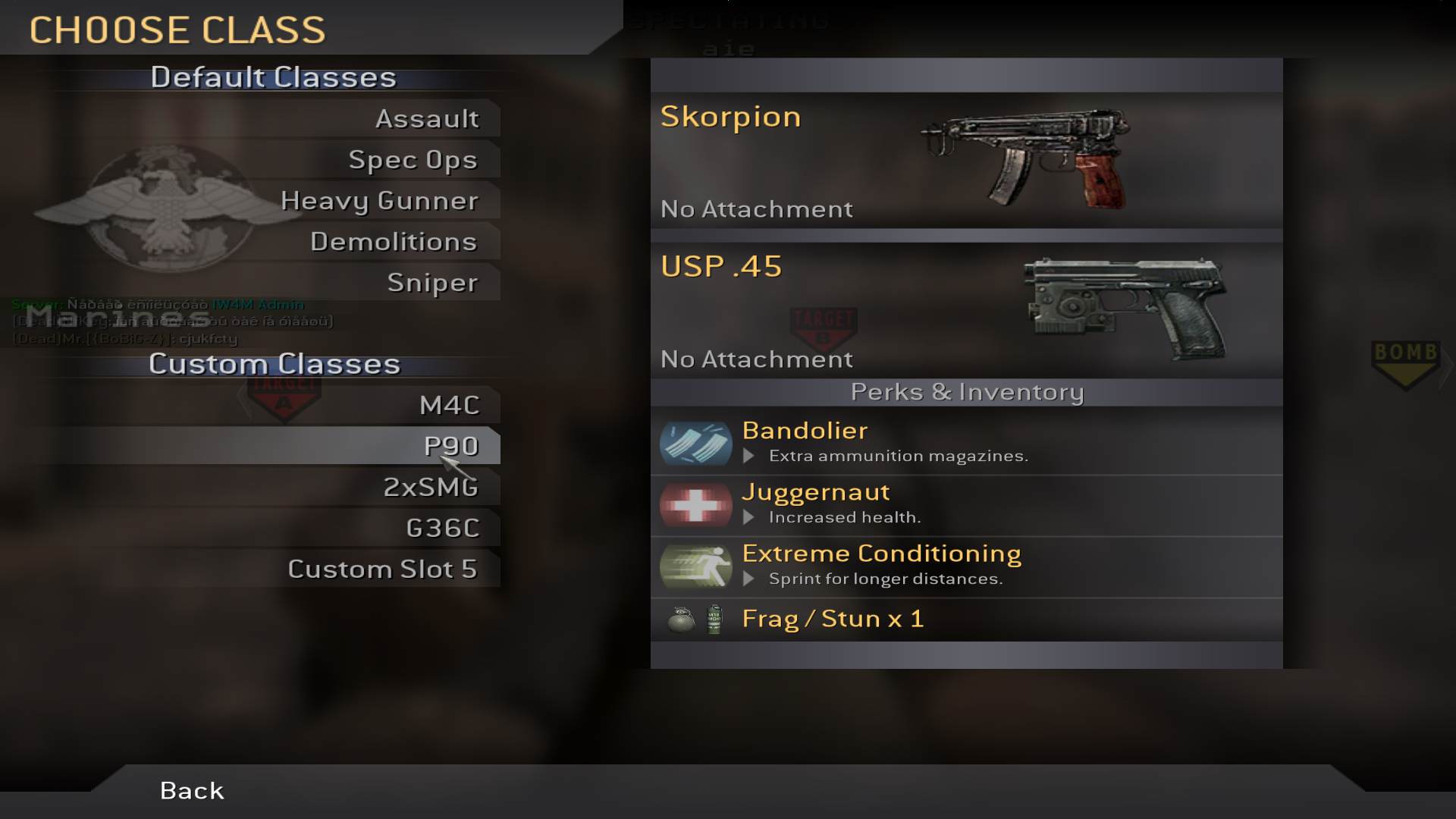Click the Extreme Conditioning sprint icon
The image size is (1456, 819).
[x=695, y=566]
